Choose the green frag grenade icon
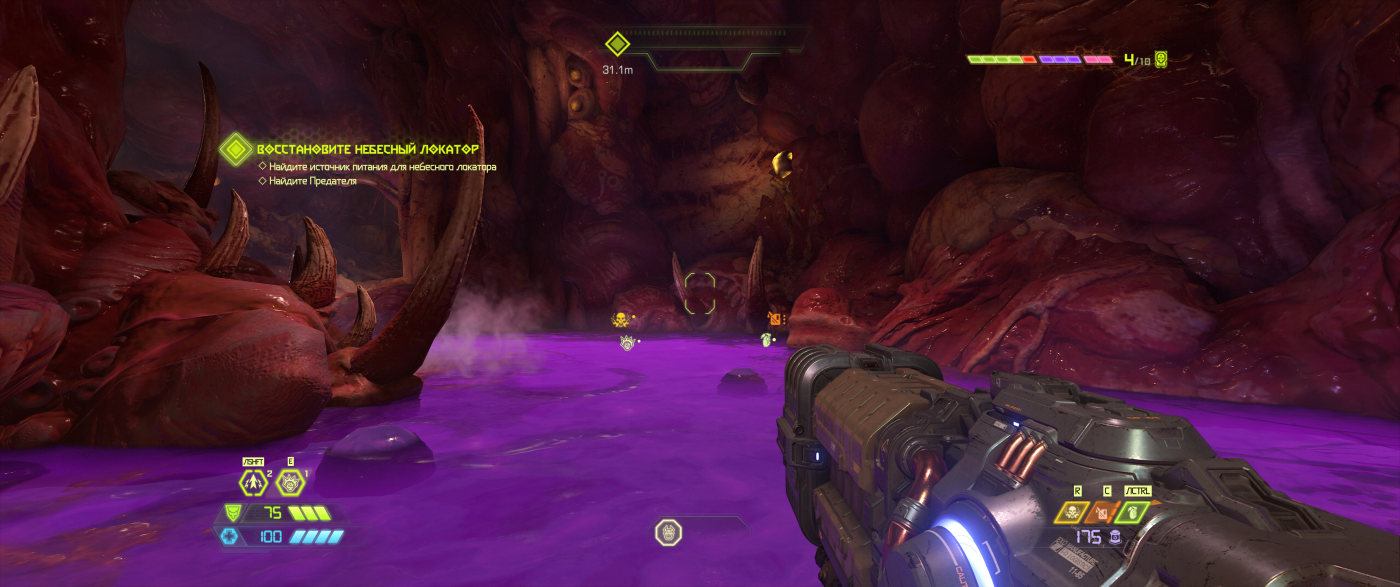The image size is (1400, 587). pos(1133,513)
